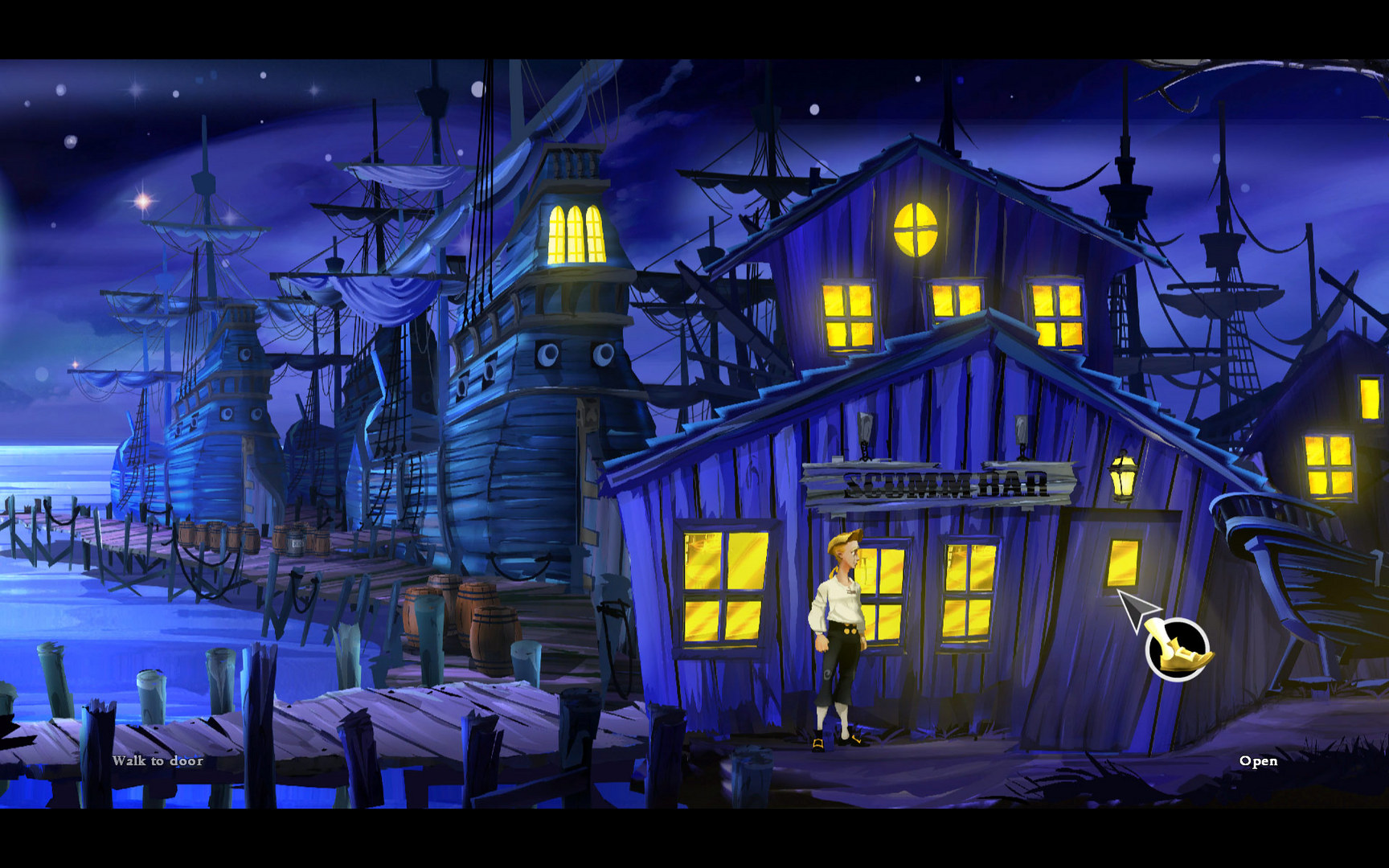This screenshot has height=868, width=1389.
Task: Select the Open action label
Action: [1259, 762]
